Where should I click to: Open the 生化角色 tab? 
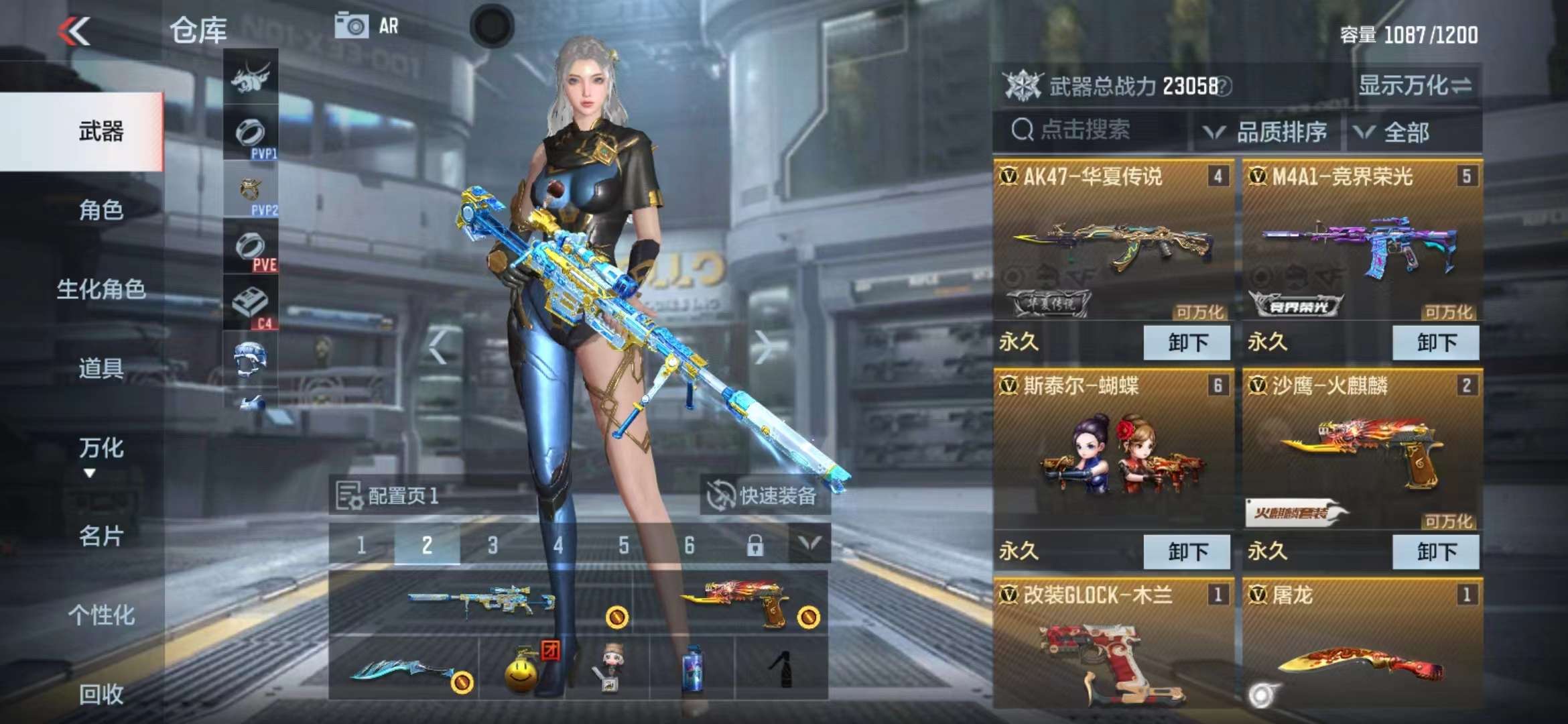tap(101, 290)
